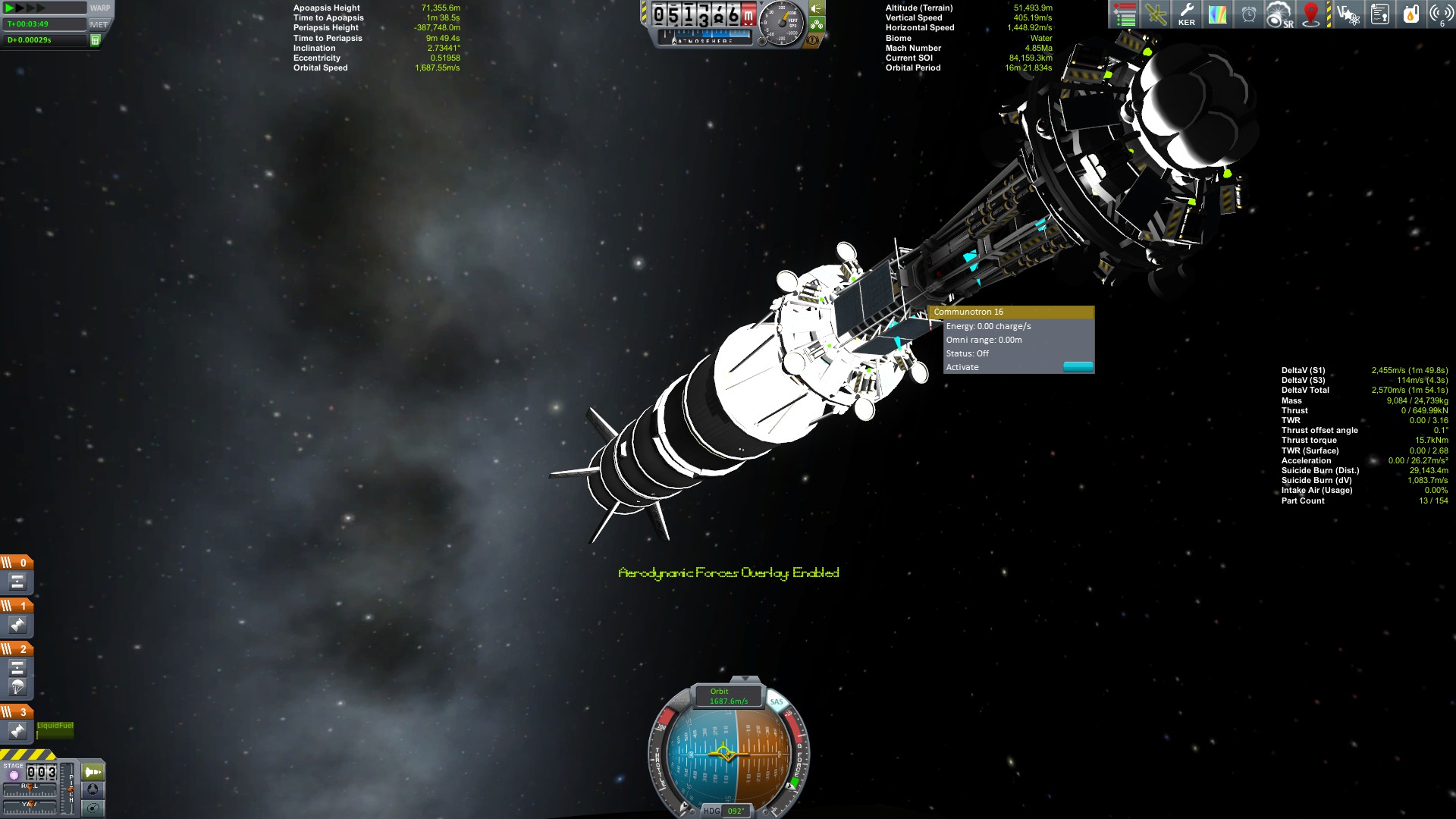Viewport: 1456px width, 819px height.
Task: Select the engine icon in stage 3
Action: [x=17, y=731]
